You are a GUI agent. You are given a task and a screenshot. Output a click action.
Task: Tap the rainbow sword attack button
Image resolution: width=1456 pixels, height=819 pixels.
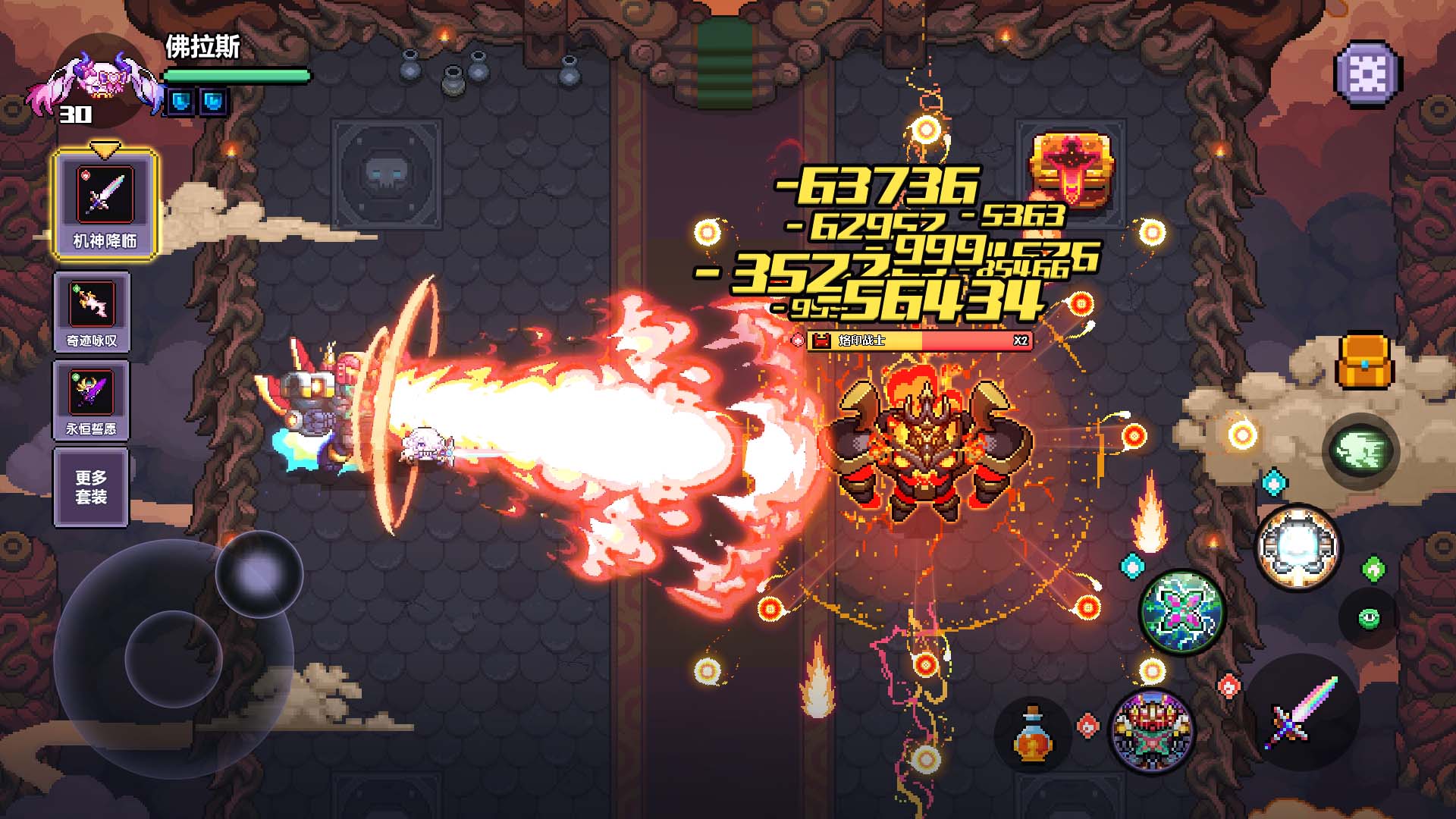click(x=1303, y=713)
